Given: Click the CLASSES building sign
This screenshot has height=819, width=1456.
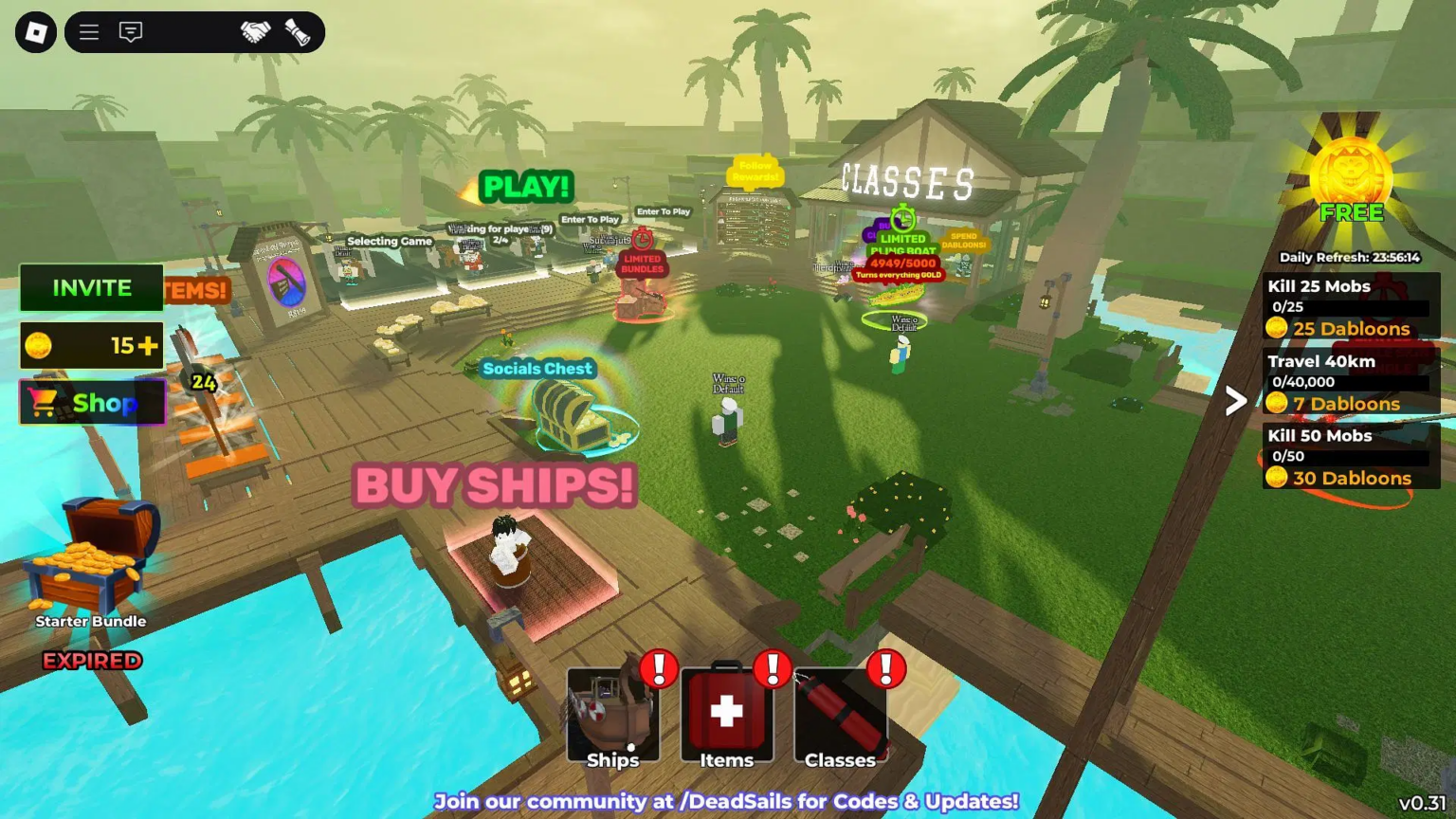Looking at the screenshot, I should click(907, 178).
